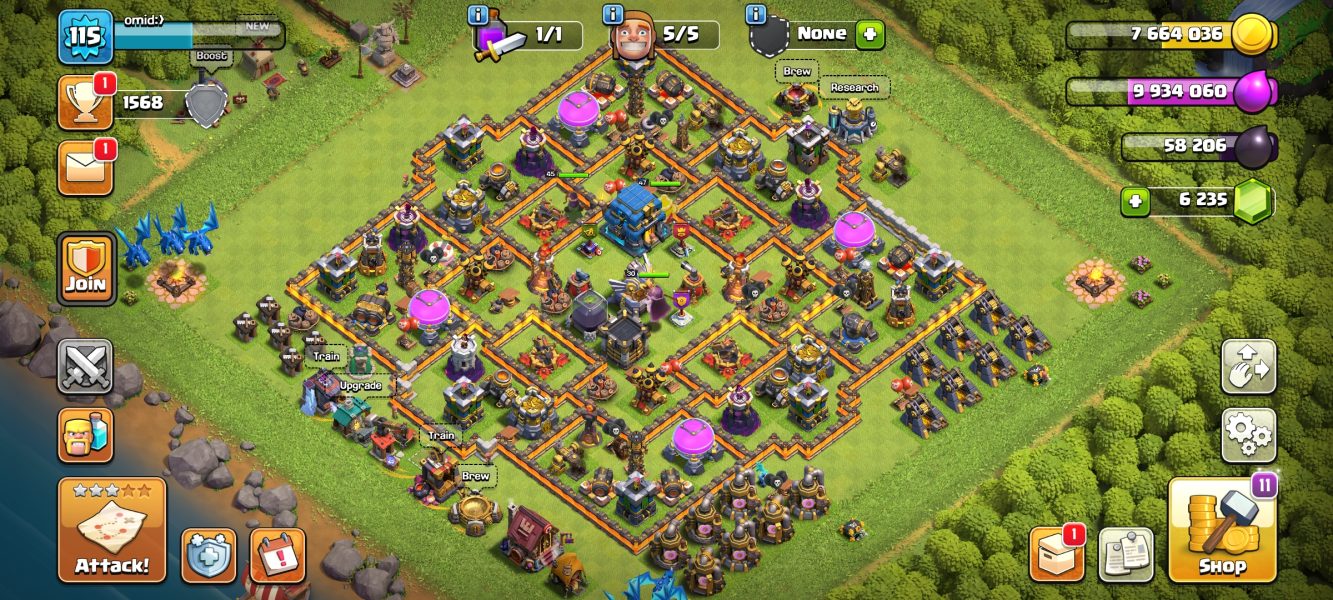Open the shield with plus button
This screenshot has width=1333, height=600.
[208, 555]
